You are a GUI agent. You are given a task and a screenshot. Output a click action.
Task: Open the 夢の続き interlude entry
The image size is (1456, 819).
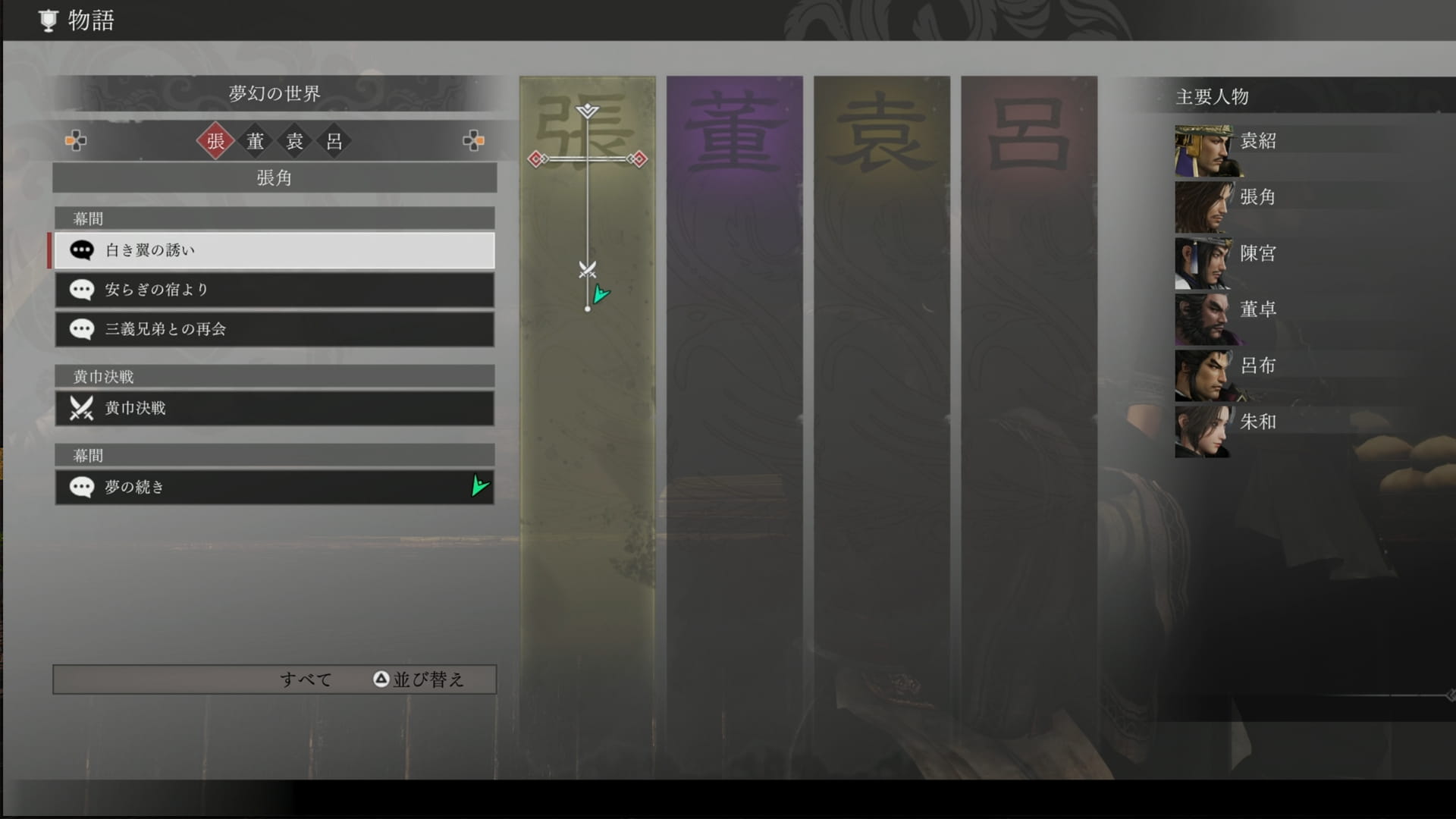(274, 487)
